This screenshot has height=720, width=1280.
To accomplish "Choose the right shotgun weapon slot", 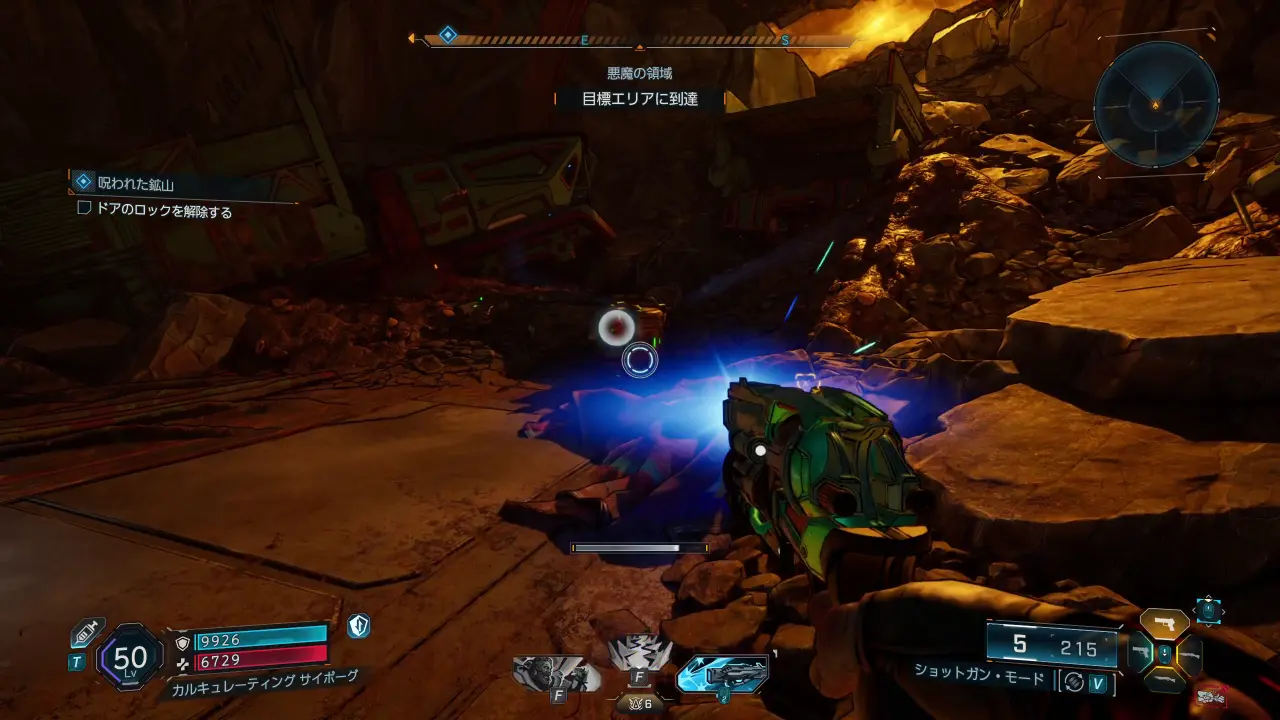I will 1190,654.
